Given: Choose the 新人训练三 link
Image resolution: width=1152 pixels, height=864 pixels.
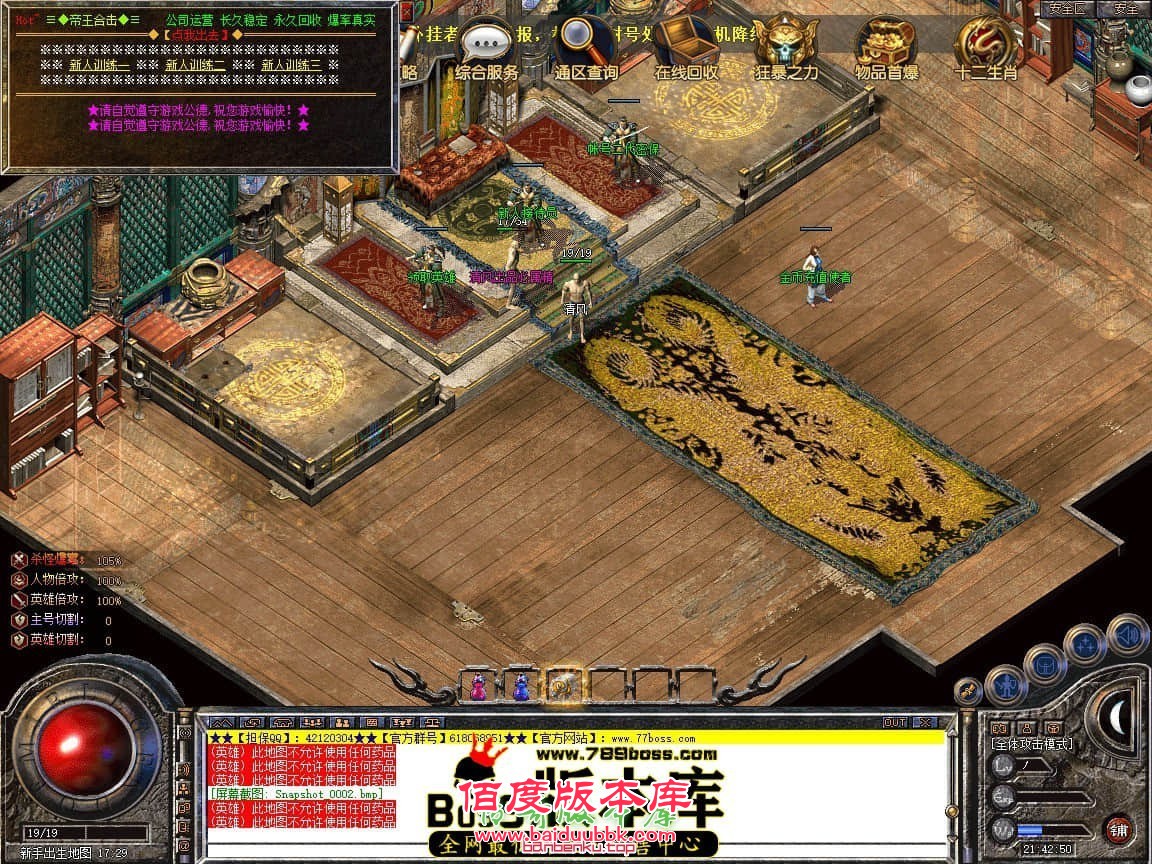Looking at the screenshot, I should click(292, 65).
